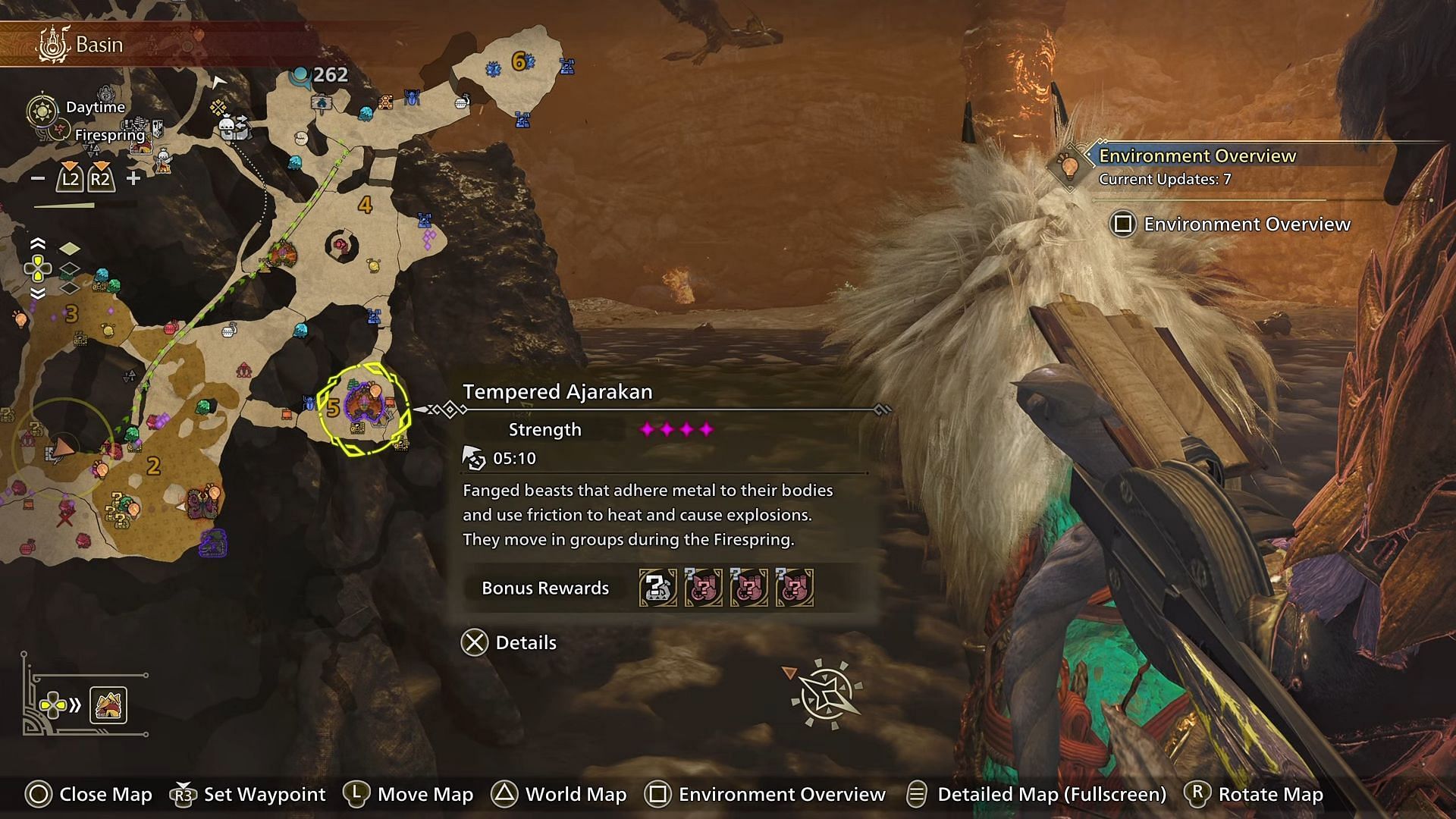Image resolution: width=1456 pixels, height=819 pixels.
Task: Select the Tempered Ajarakan marker on the map
Action: (x=365, y=409)
